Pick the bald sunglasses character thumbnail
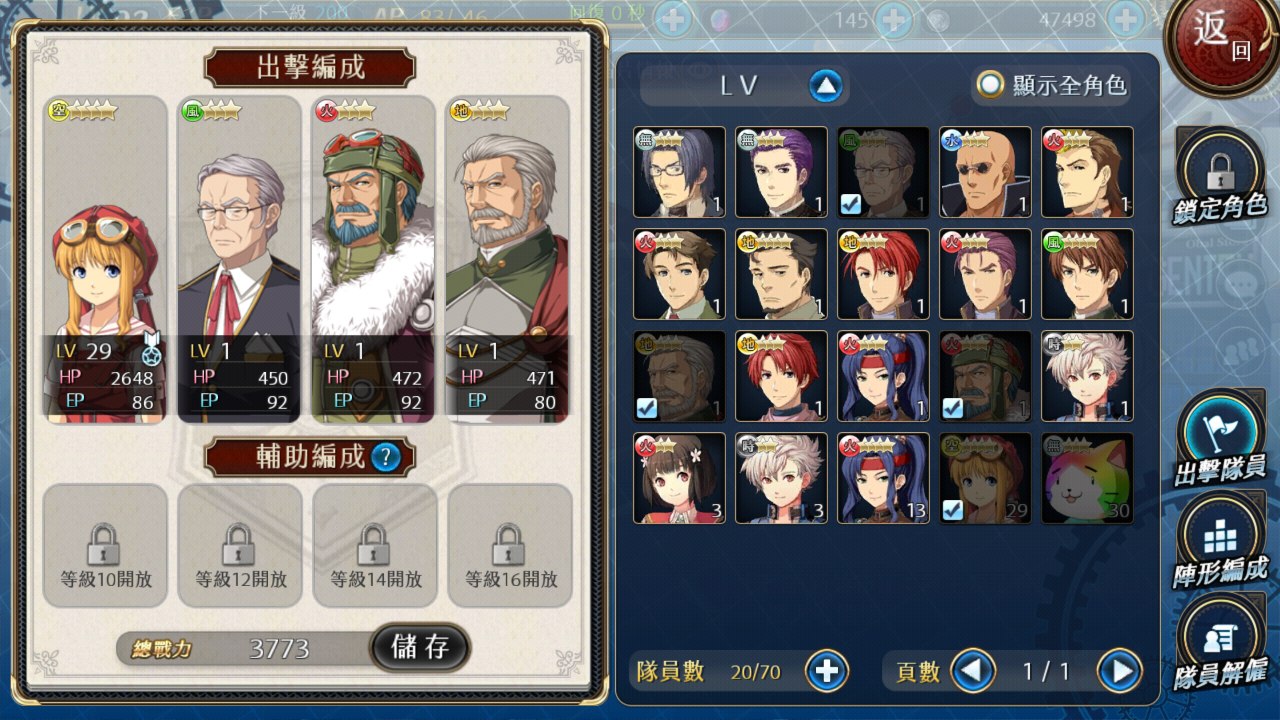1280x720 pixels. 985,172
